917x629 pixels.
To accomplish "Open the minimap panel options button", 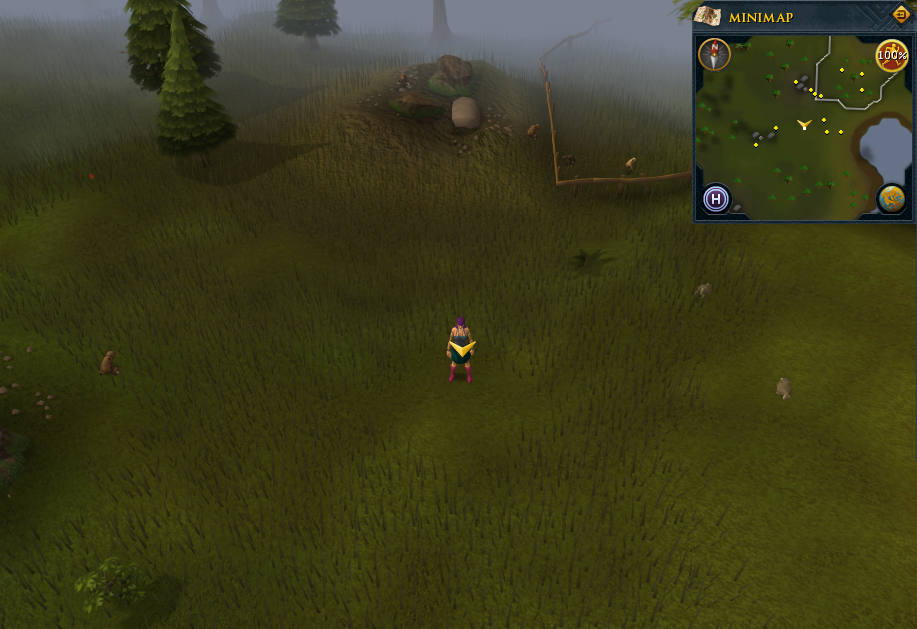I will tap(899, 15).
